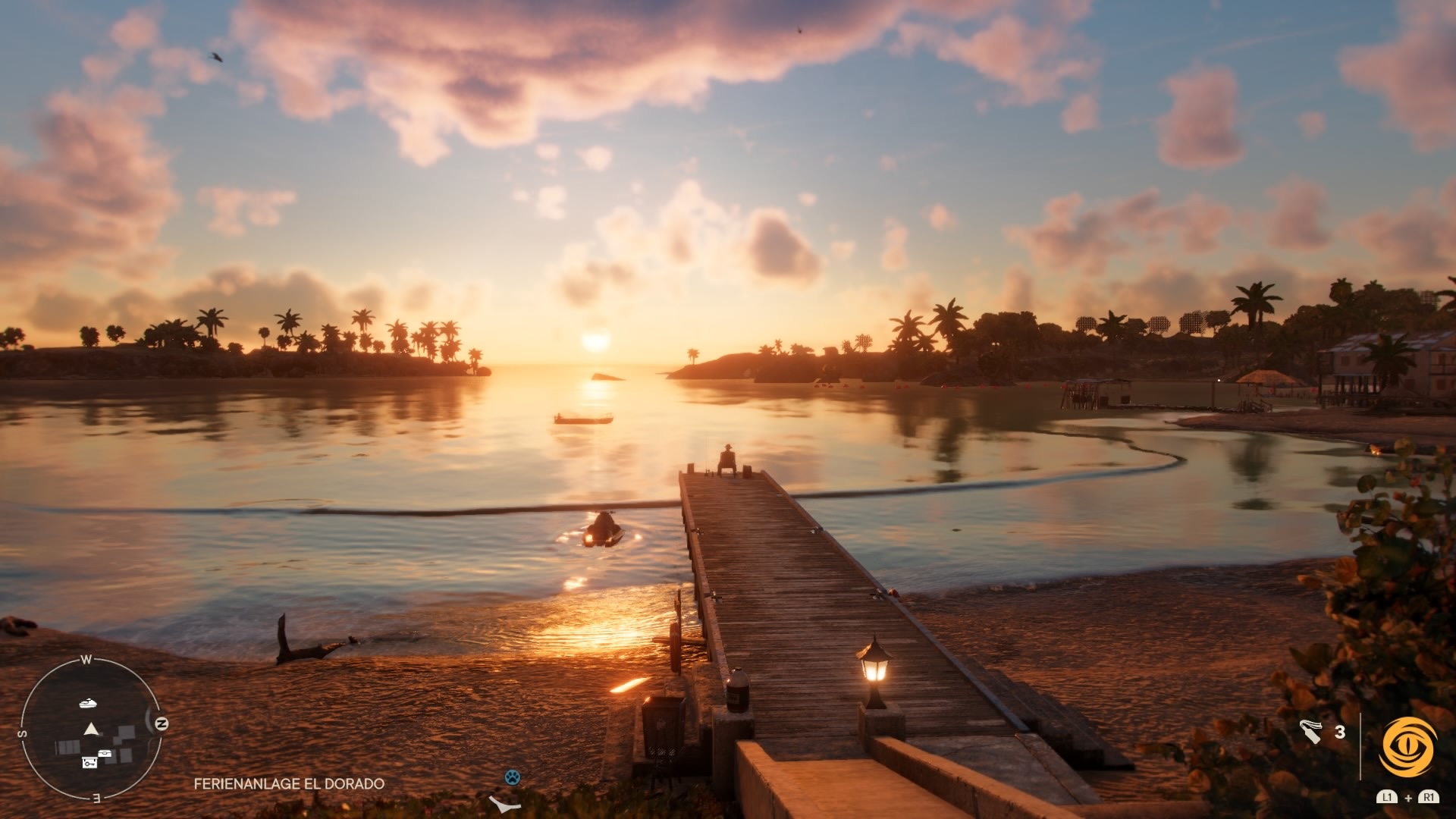Image resolution: width=1456 pixels, height=819 pixels.
Task: Click the player arrow in the minimap center
Action: pos(90,729)
